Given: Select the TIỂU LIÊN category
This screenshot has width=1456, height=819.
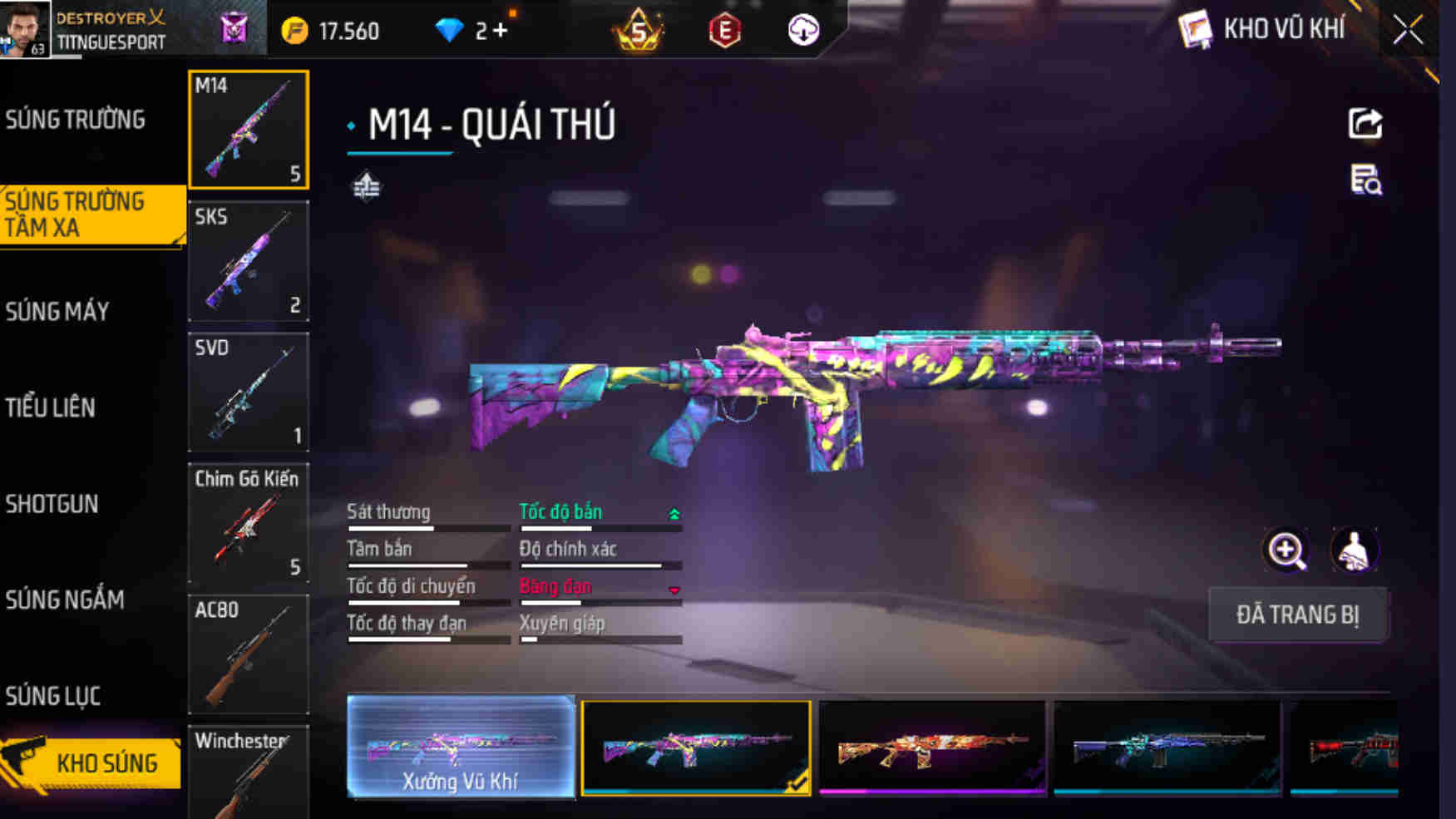Looking at the screenshot, I should tap(48, 408).
